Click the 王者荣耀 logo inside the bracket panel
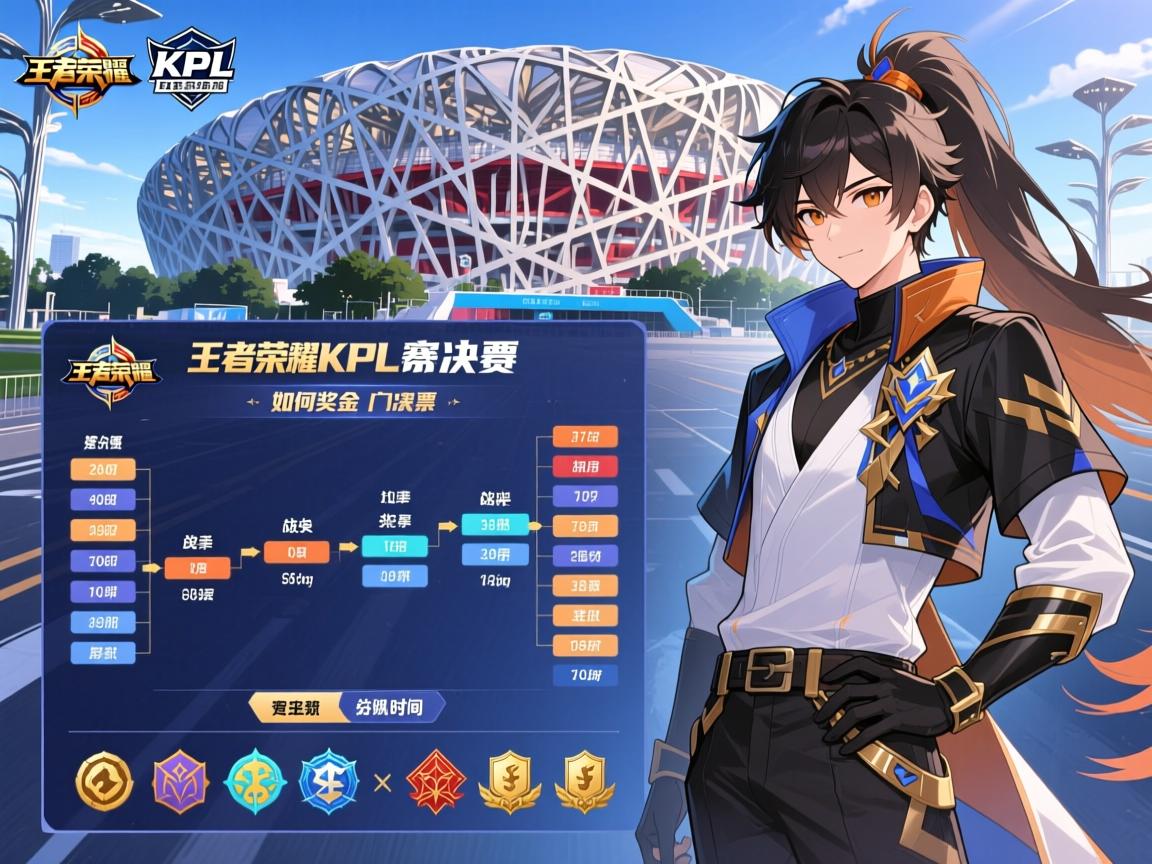1152x864 pixels. 109,373
